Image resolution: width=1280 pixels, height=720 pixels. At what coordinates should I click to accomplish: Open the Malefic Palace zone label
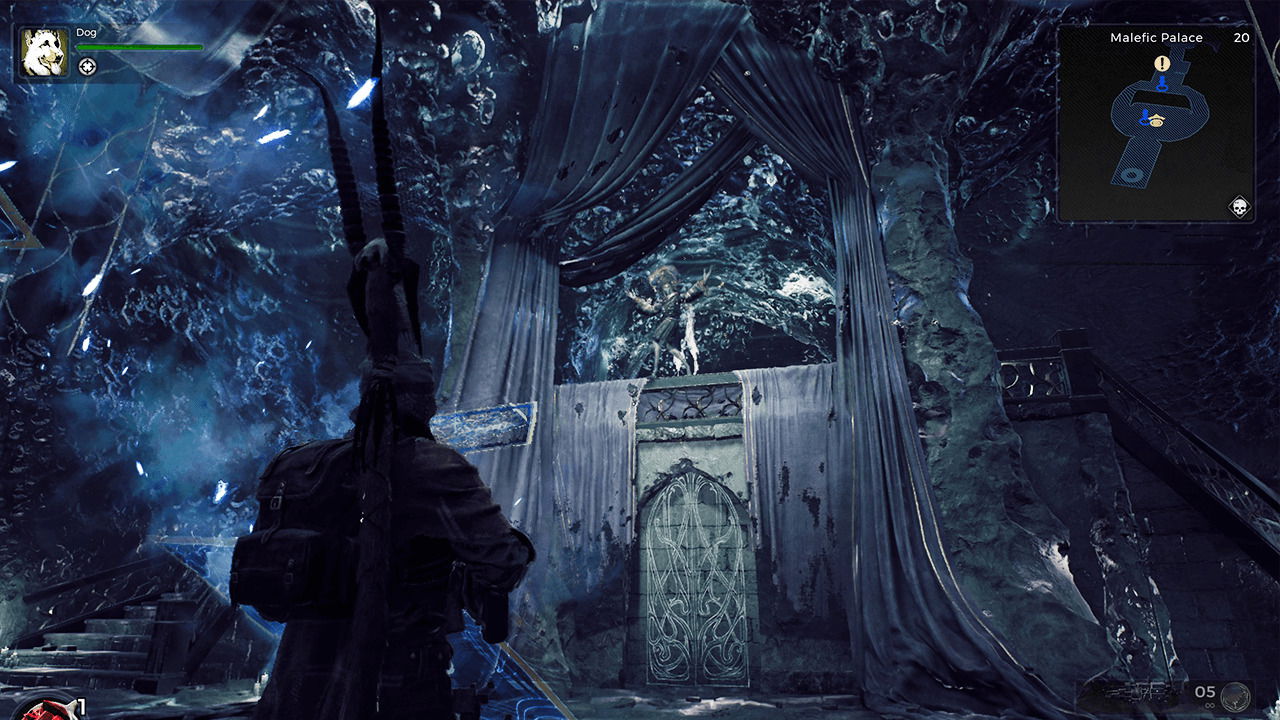1154,38
